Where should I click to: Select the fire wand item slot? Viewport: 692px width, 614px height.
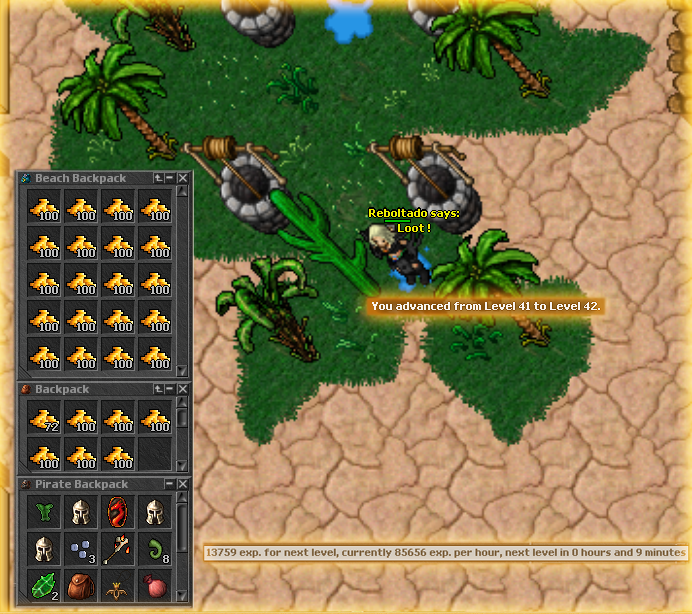(x=119, y=549)
